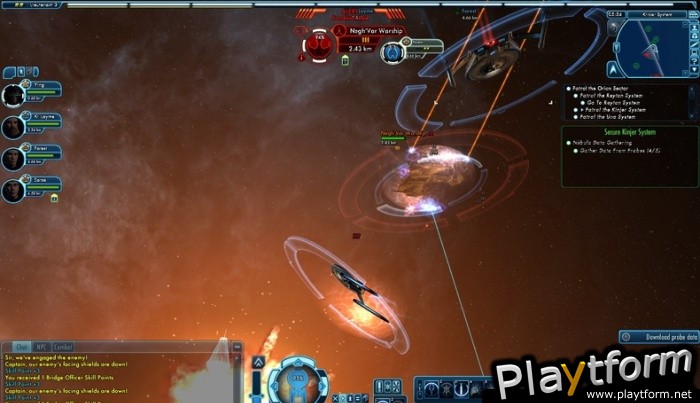The width and height of the screenshot is (700, 403).
Task: Select the third bridge officer portrait
Action: [13, 157]
